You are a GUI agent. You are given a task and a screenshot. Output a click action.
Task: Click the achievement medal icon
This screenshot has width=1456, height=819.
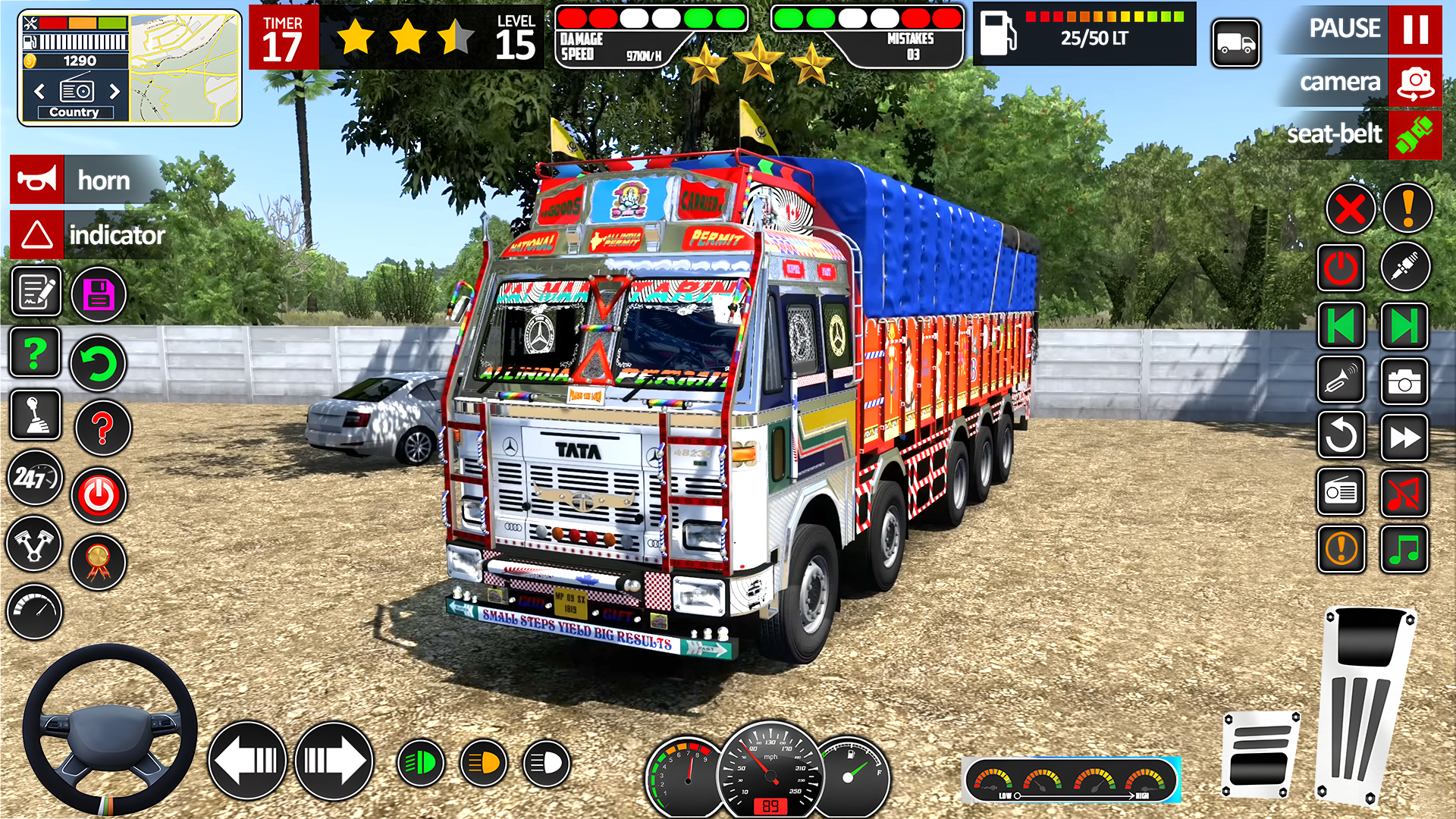point(99,563)
